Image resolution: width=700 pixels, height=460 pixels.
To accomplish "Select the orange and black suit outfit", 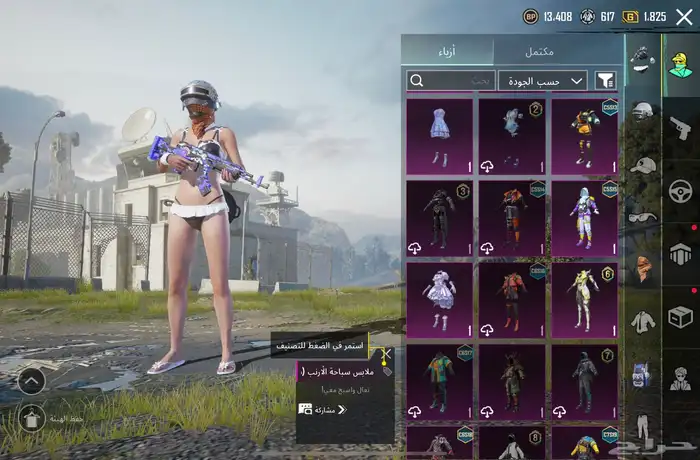I will [x=512, y=216].
